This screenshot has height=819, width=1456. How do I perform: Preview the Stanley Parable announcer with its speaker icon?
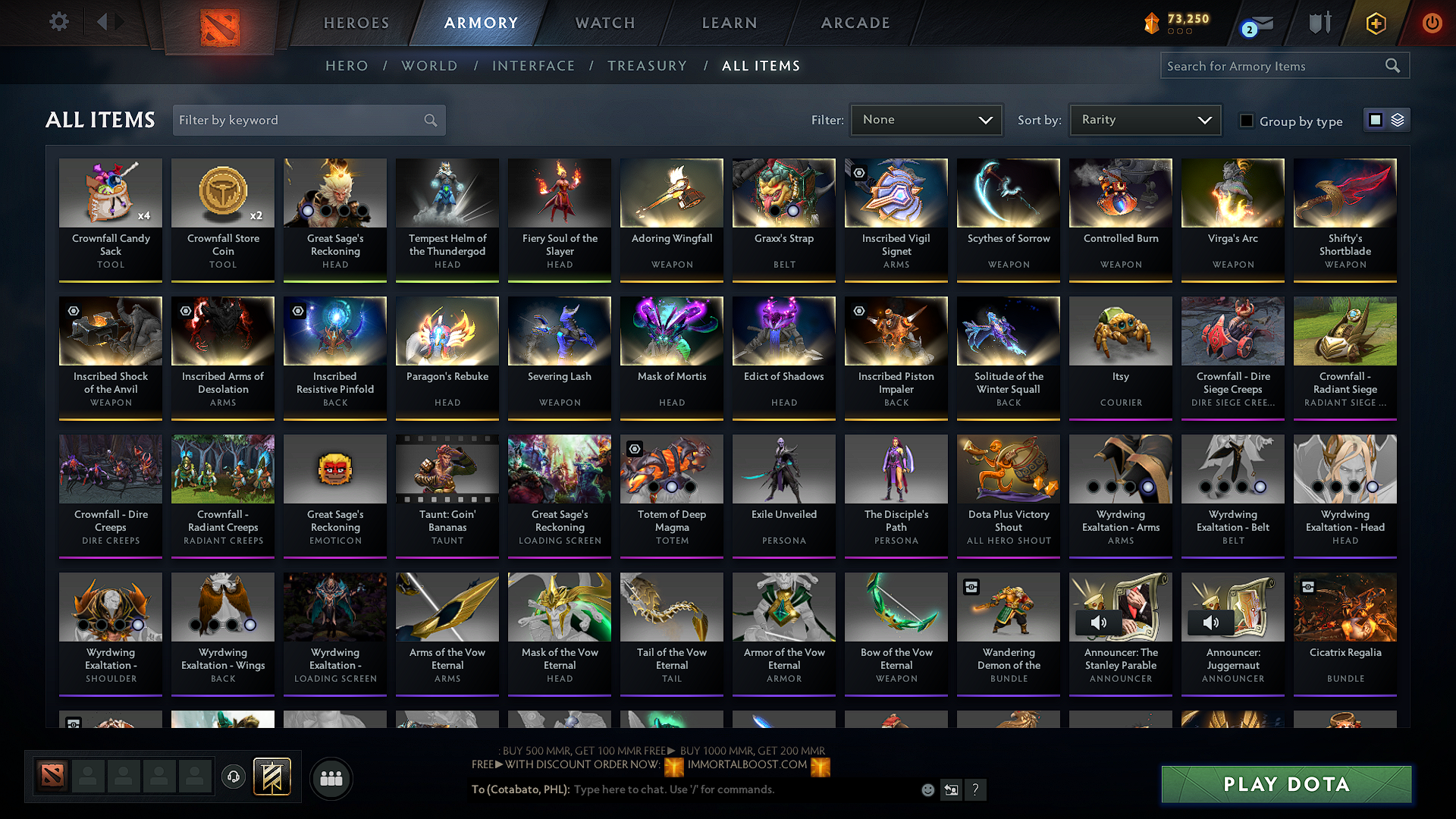1098,622
